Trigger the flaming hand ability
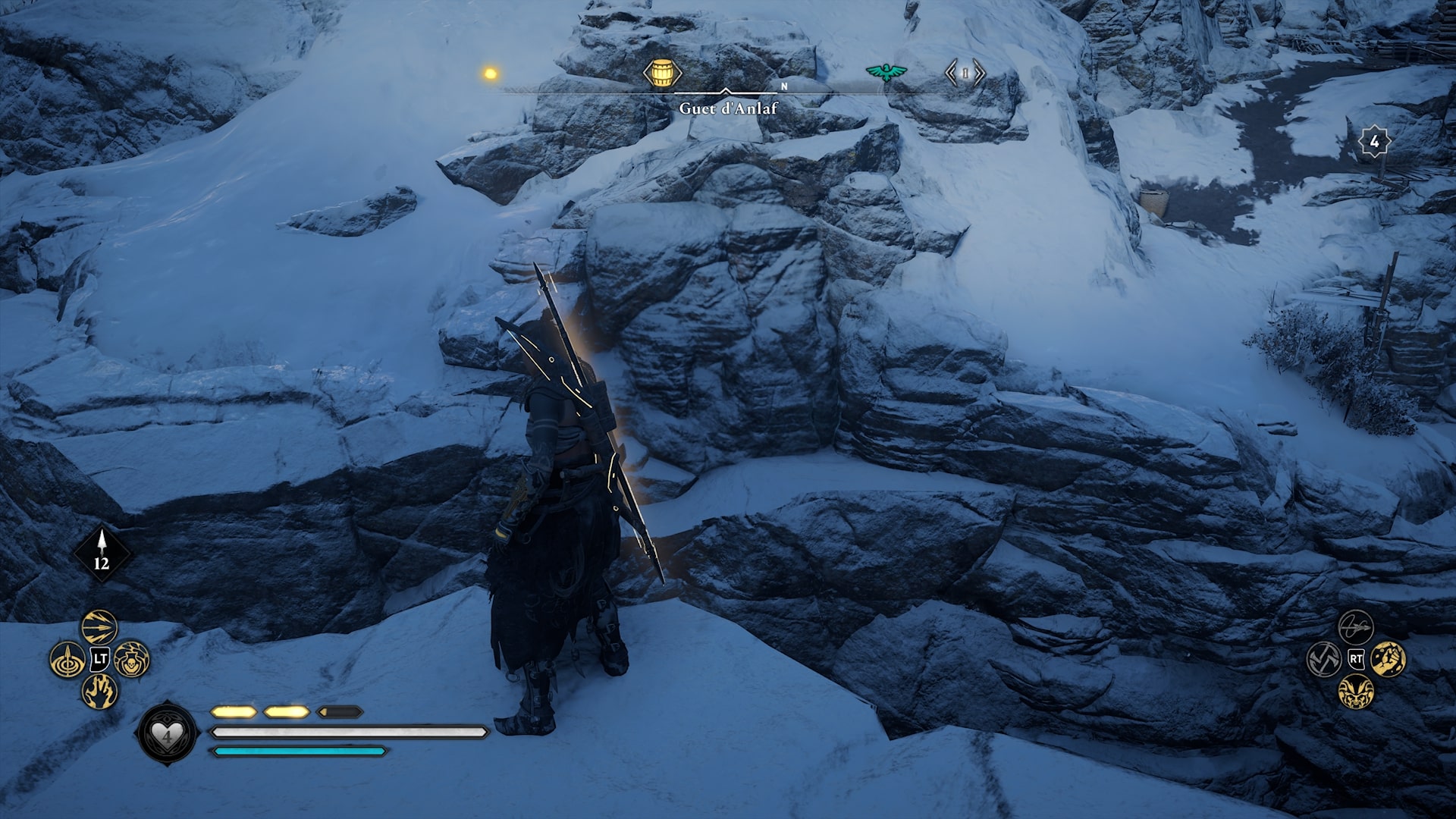Image resolution: width=1456 pixels, height=819 pixels. click(99, 692)
